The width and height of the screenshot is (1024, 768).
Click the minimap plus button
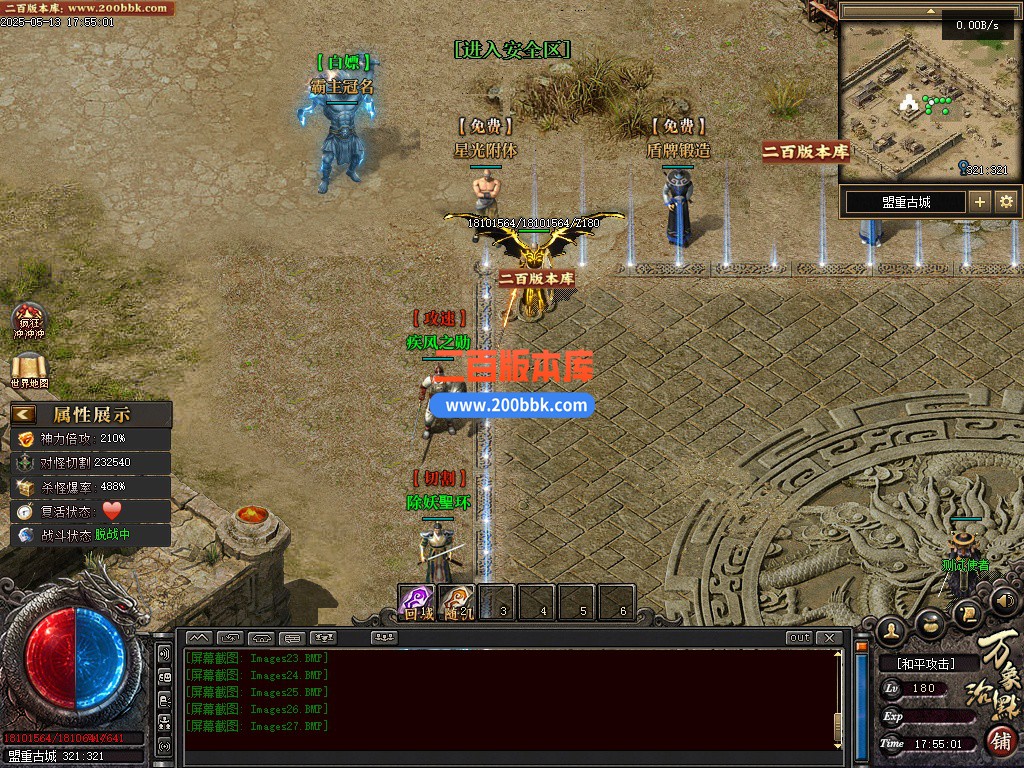coord(980,202)
